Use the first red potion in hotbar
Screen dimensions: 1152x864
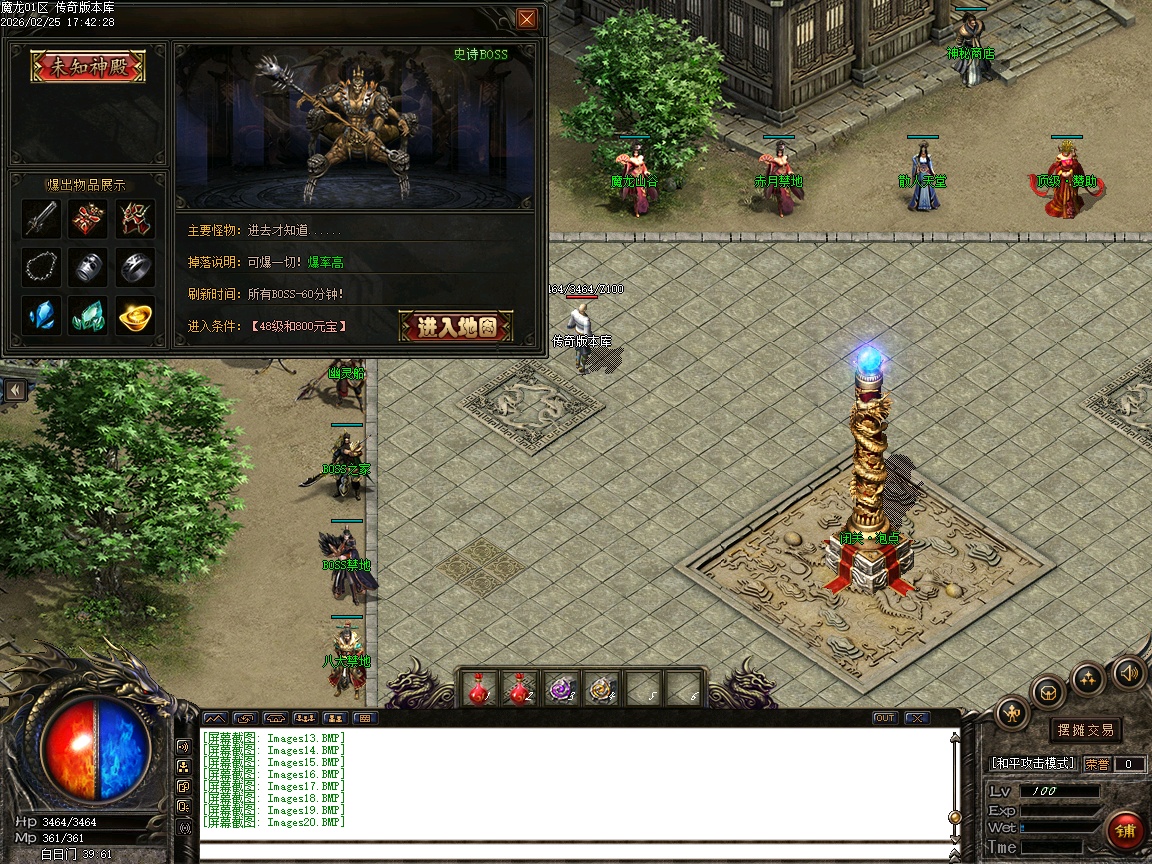(479, 689)
